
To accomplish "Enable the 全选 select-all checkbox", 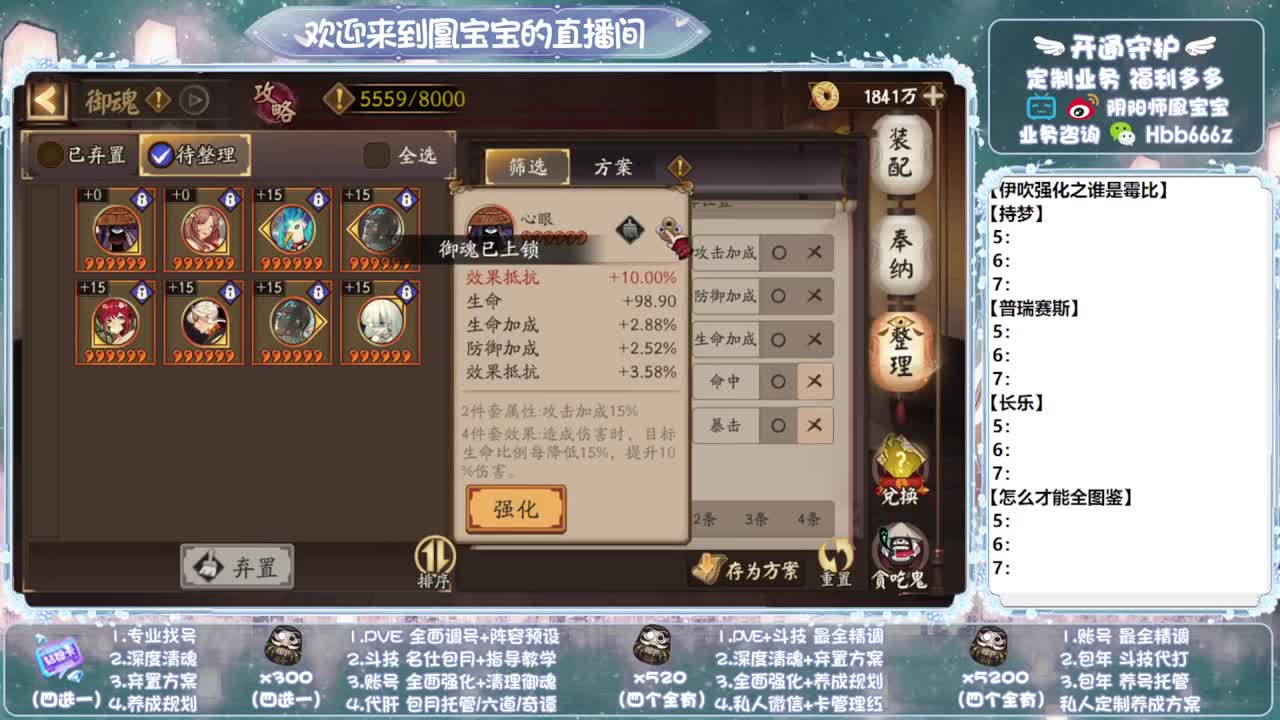I will click(x=376, y=157).
